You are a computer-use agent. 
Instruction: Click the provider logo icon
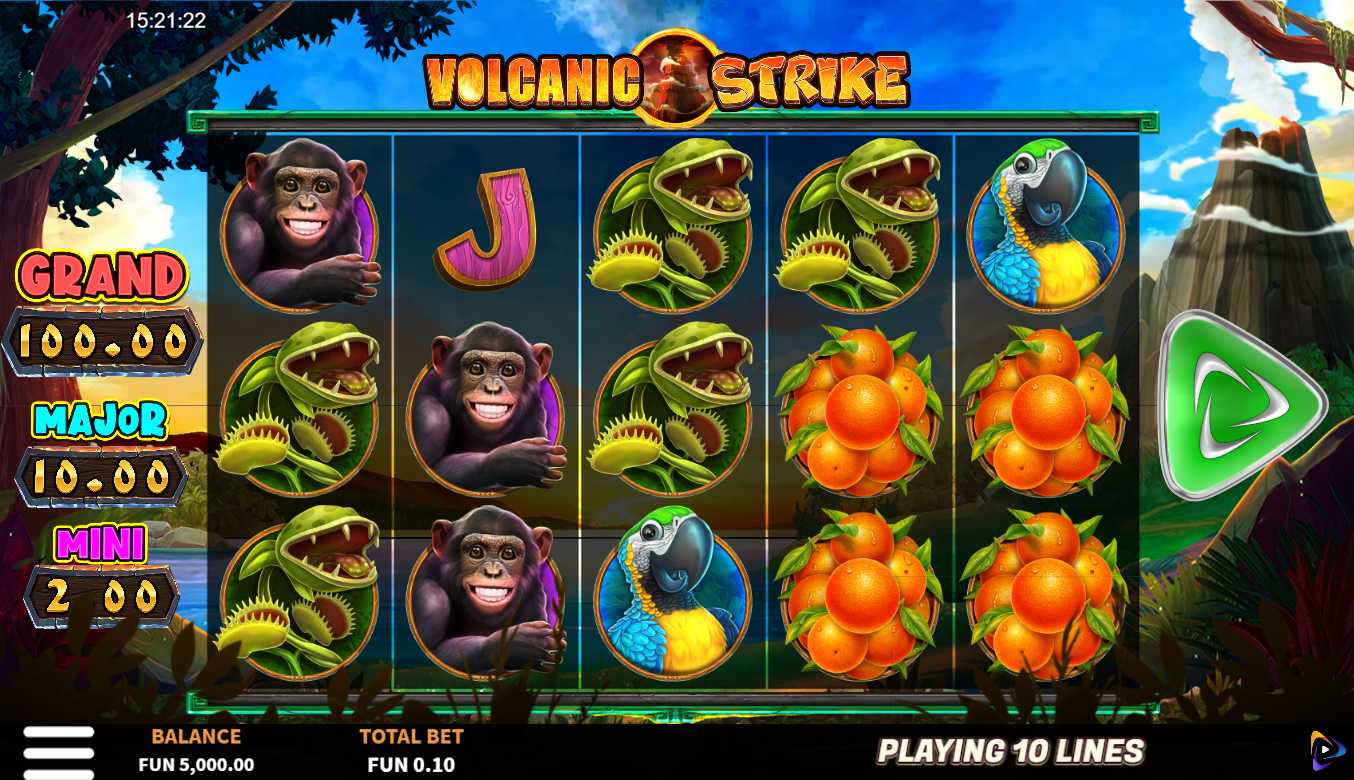(1327, 751)
